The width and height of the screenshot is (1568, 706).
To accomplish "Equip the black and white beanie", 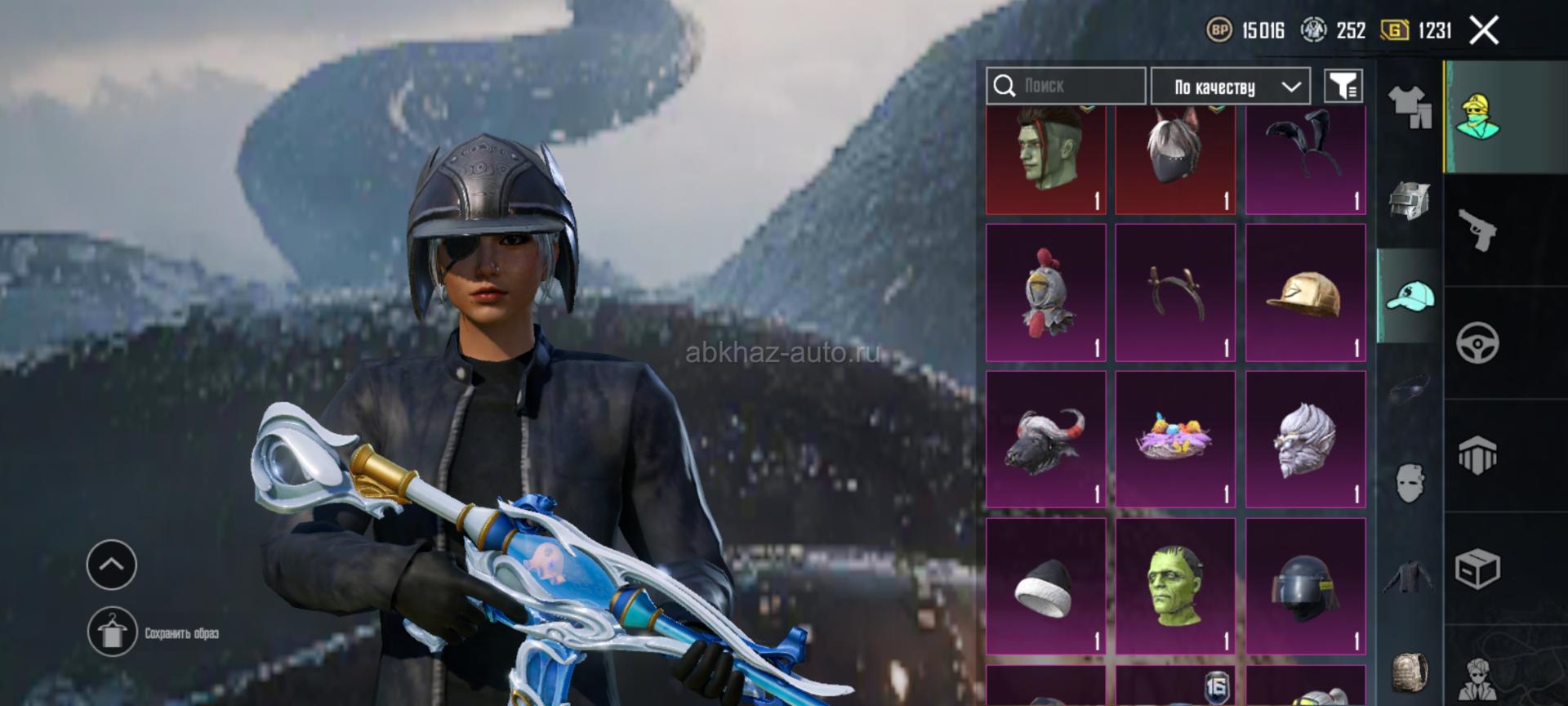I will point(1045,587).
